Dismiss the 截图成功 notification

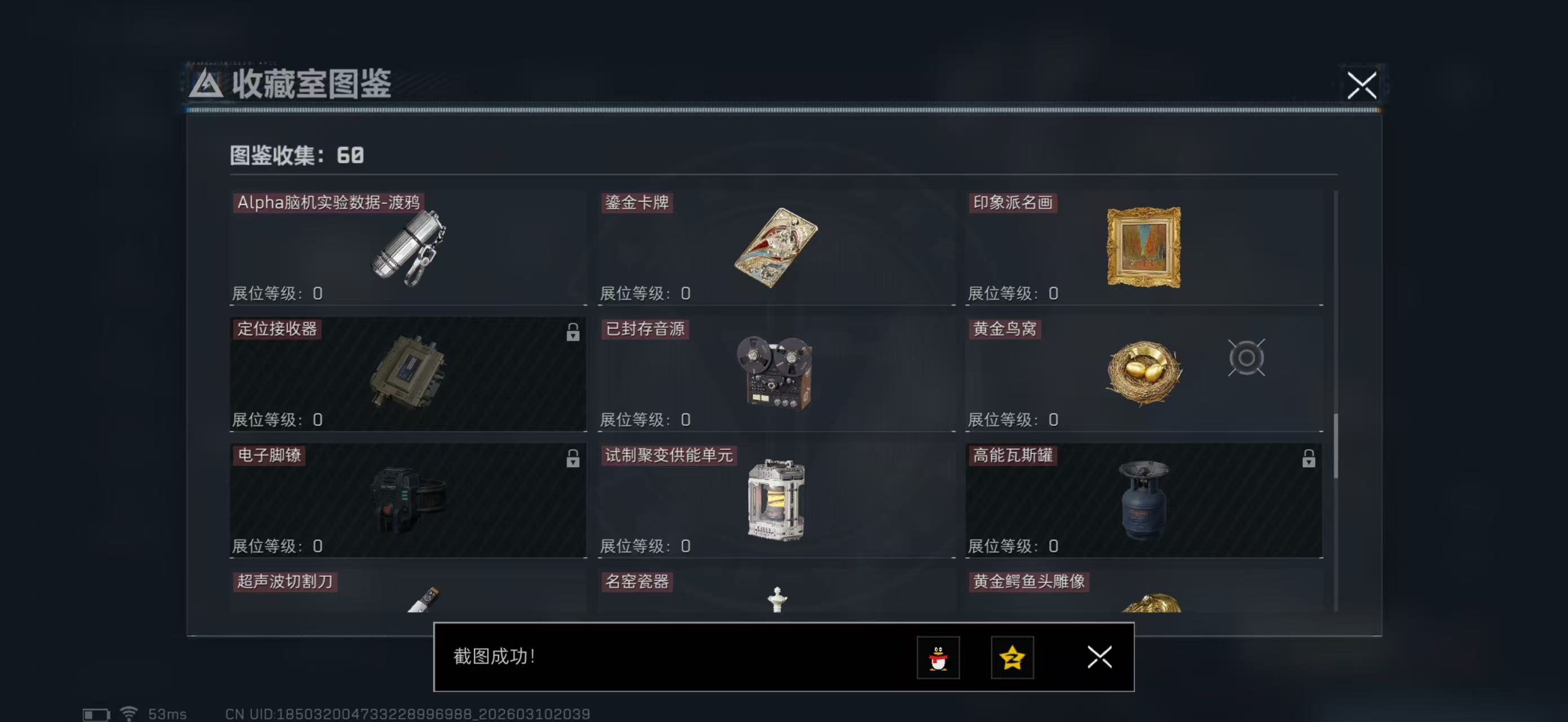1099,658
